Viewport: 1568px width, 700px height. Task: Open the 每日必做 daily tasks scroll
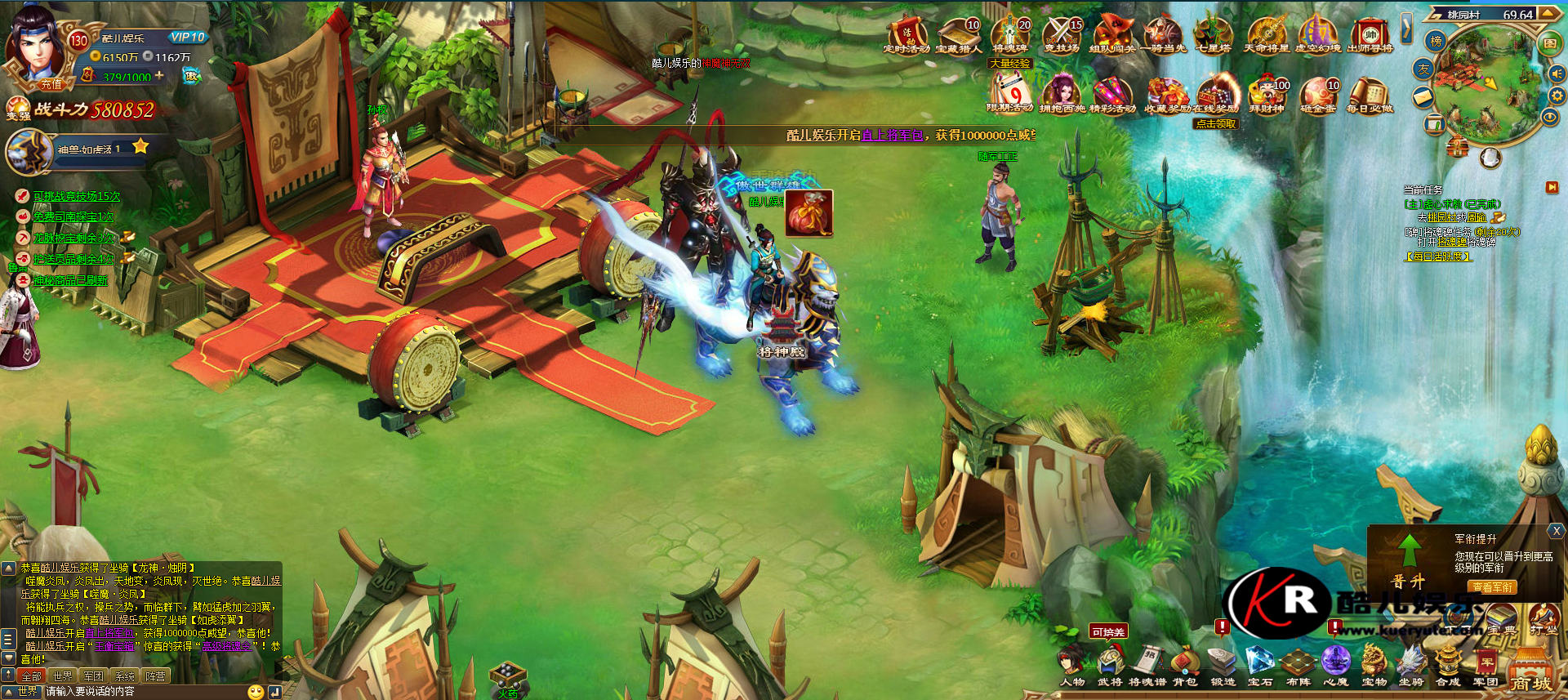pyautogui.click(x=1370, y=94)
